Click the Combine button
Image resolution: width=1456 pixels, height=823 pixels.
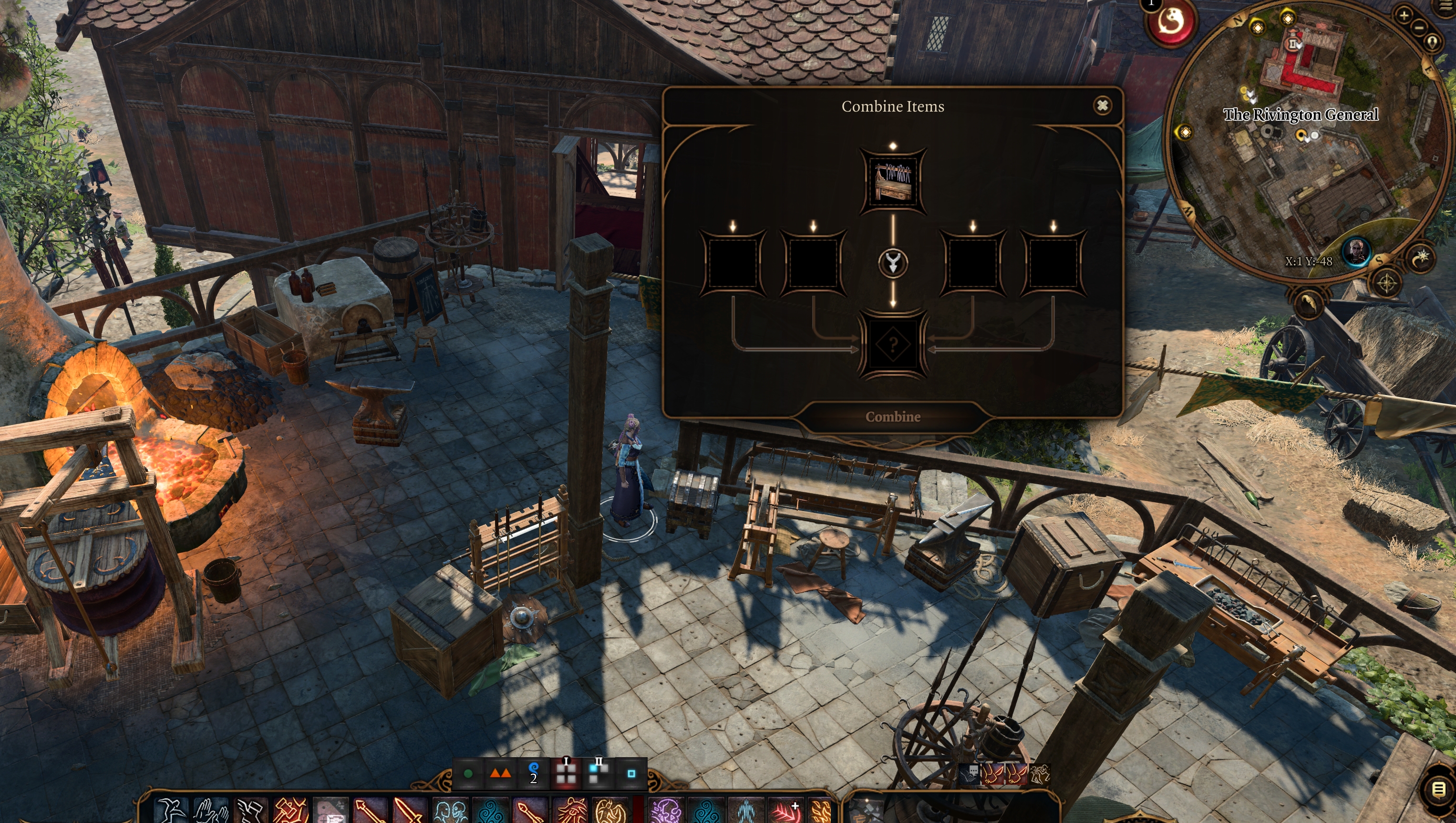[x=892, y=417]
